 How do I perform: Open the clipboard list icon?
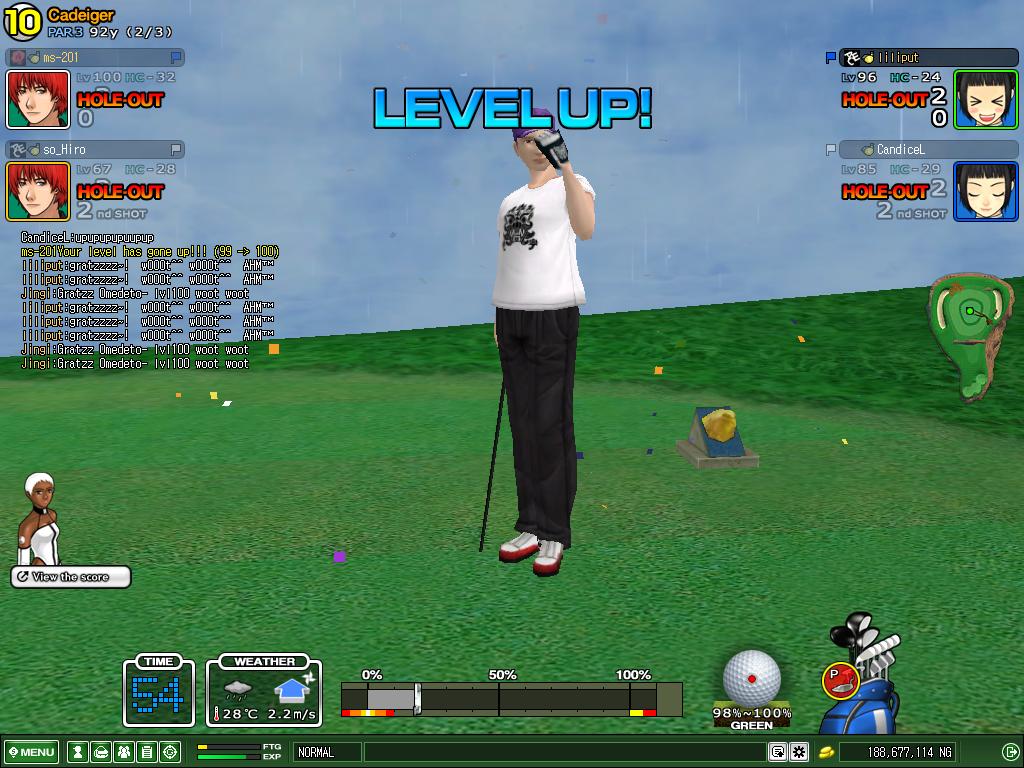click(146, 752)
